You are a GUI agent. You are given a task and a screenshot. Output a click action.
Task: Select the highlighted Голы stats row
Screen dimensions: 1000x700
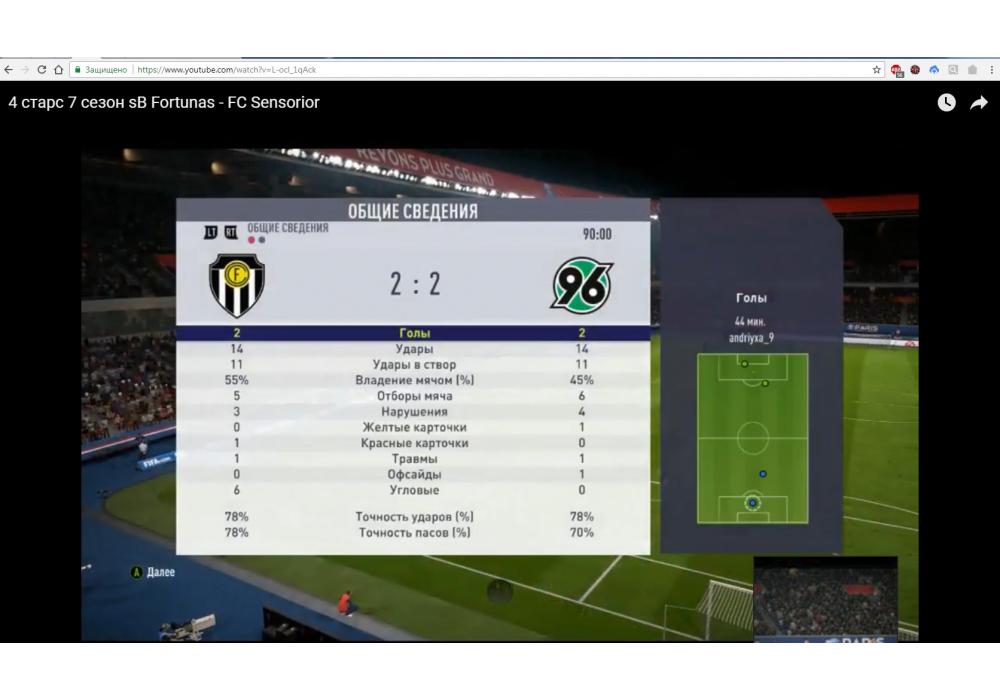(x=414, y=333)
